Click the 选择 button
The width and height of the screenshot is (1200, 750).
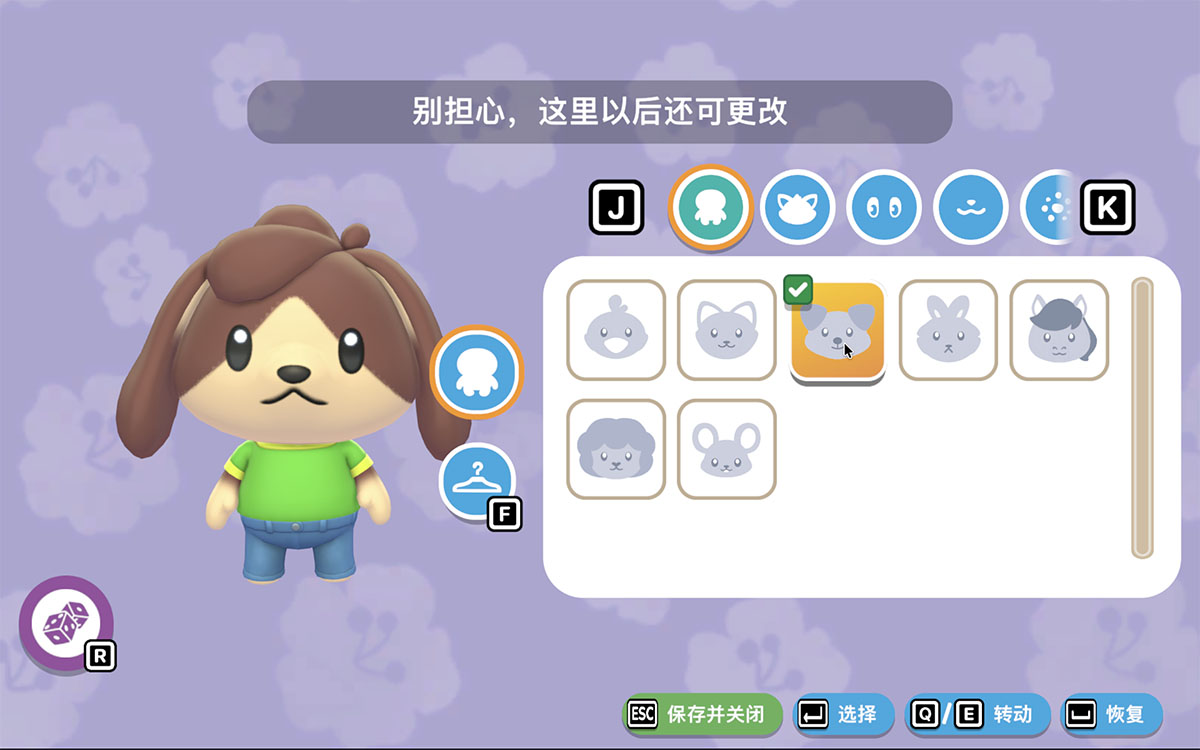(843, 714)
